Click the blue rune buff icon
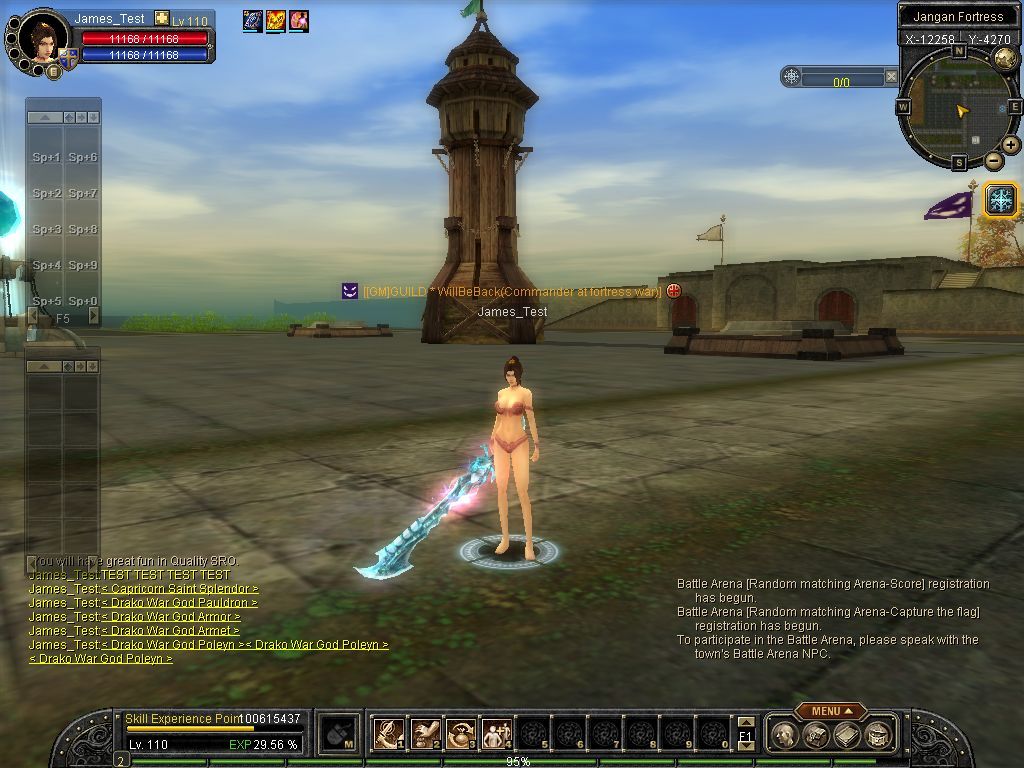The image size is (1024, 768). [x=252, y=20]
